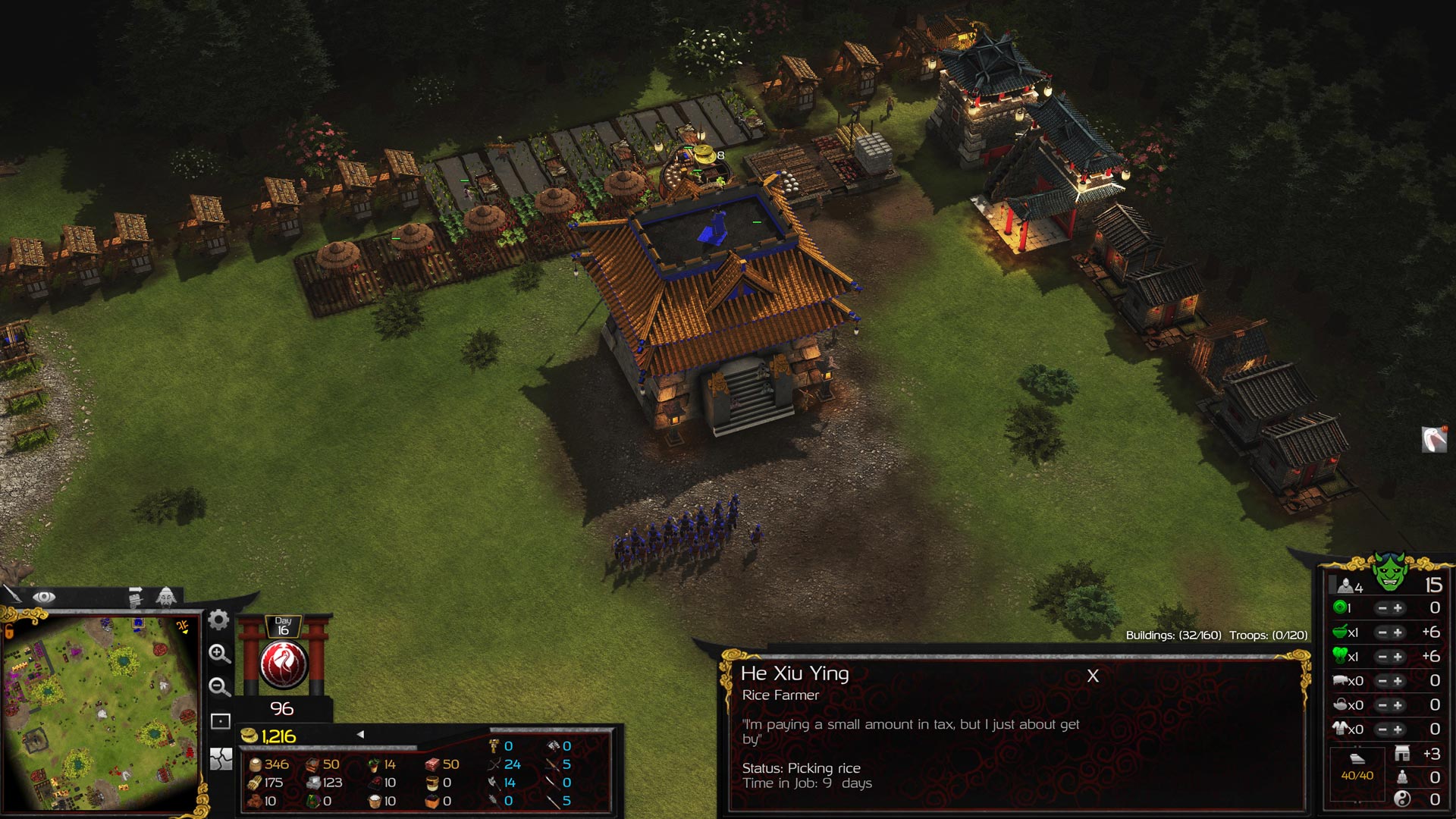Select the sword icon above the minimap
Image resolution: width=1456 pixels, height=819 pixels.
12,595
